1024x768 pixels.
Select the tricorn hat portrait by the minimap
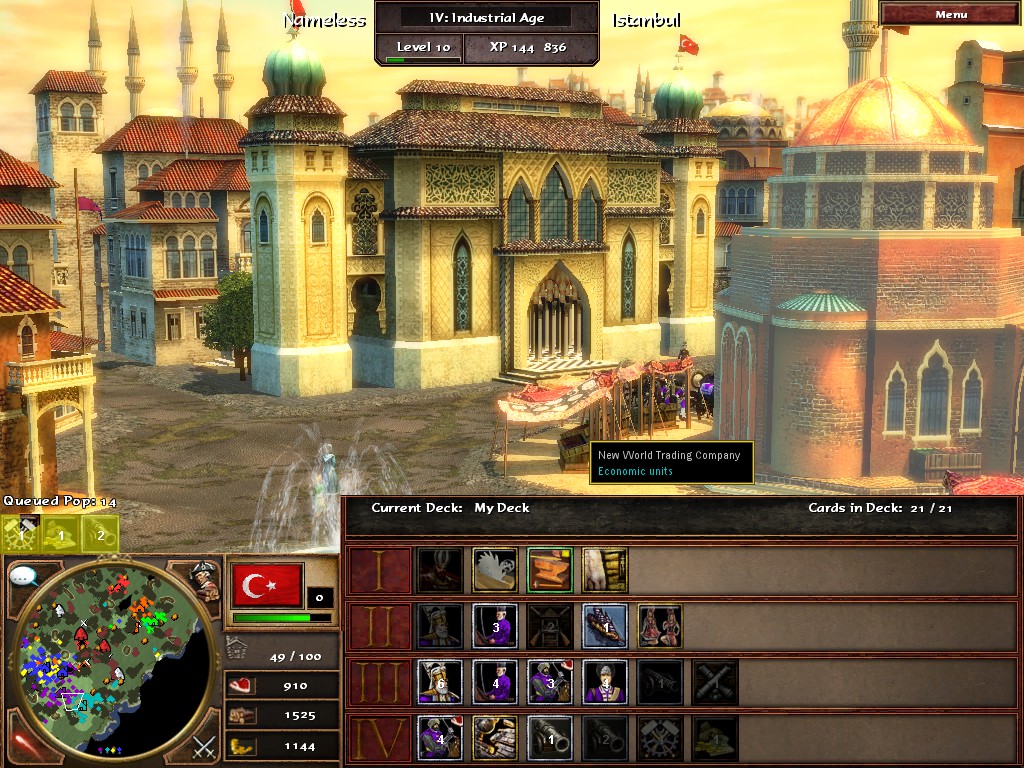205,580
